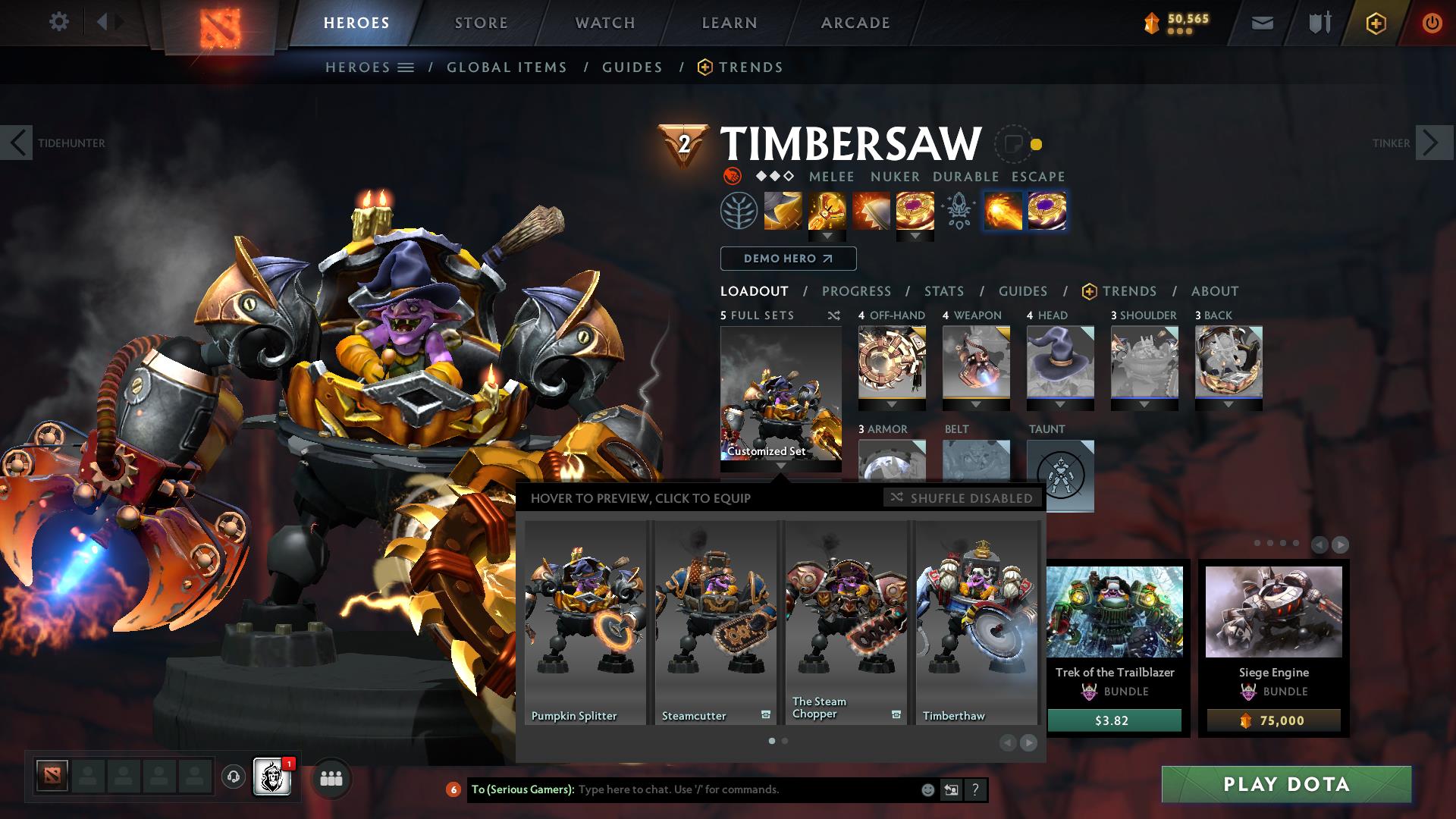Switch to the STATS tab
This screenshot has width=1456, height=819.
(943, 291)
